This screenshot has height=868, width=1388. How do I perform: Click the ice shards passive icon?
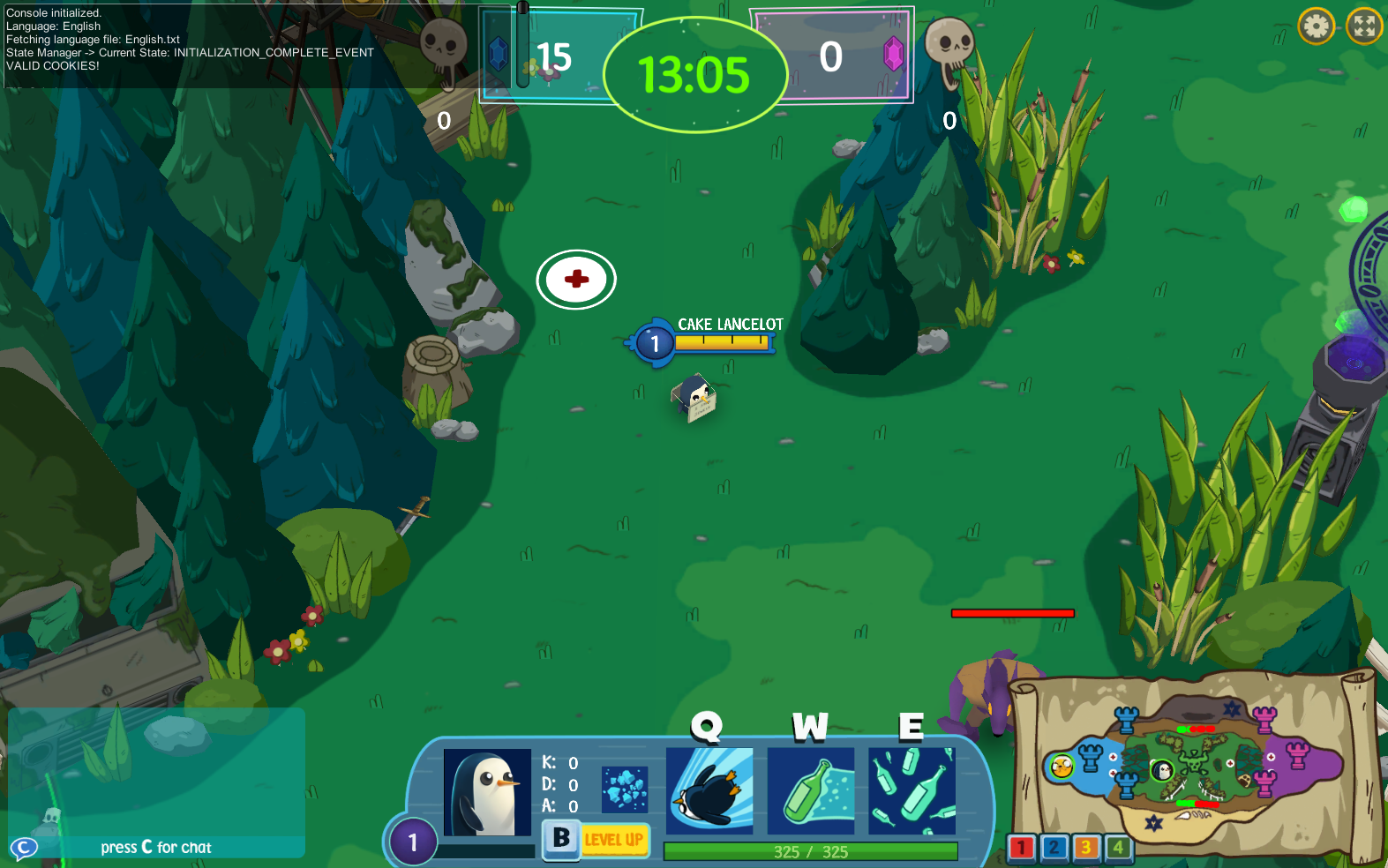point(625,789)
